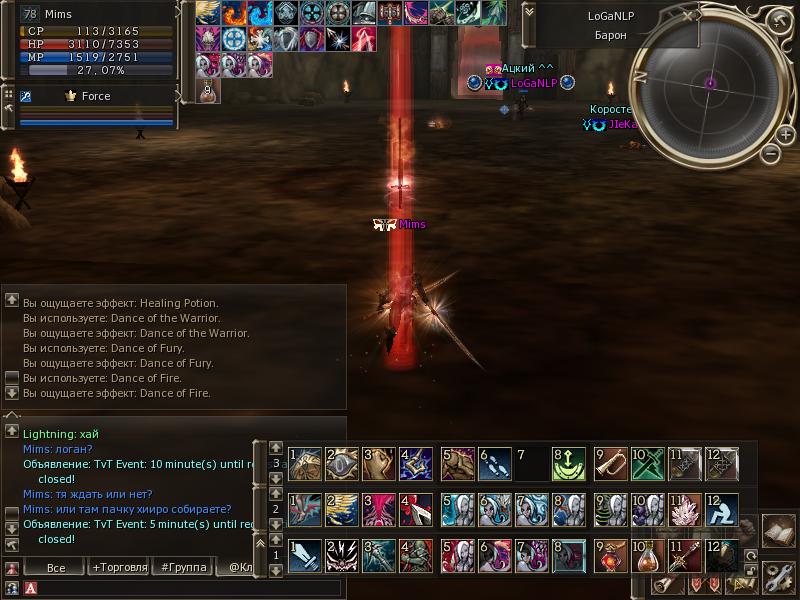Screen dimensions: 800x600
Task: Use the green up-arrow skill in slot 8
Action: (570, 463)
